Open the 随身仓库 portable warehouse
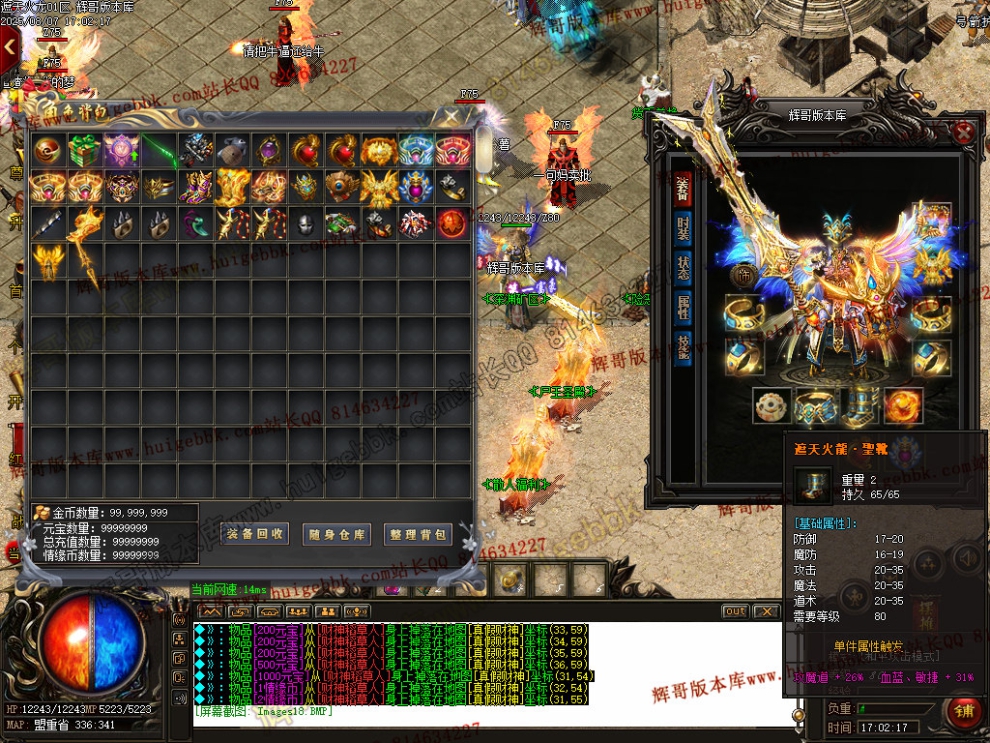Viewport: 990px width, 743px height. tap(336, 534)
